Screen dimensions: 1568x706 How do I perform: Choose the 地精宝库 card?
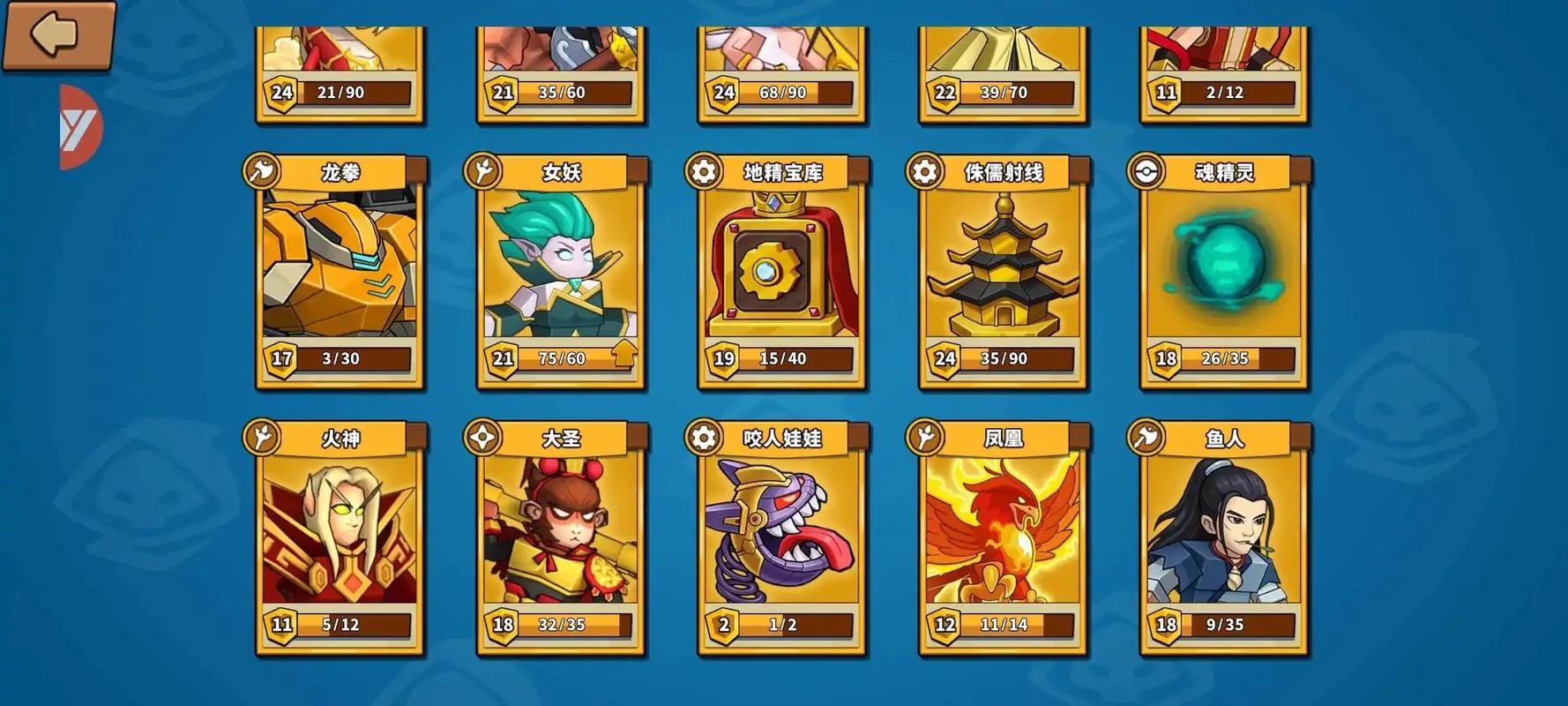[782, 265]
